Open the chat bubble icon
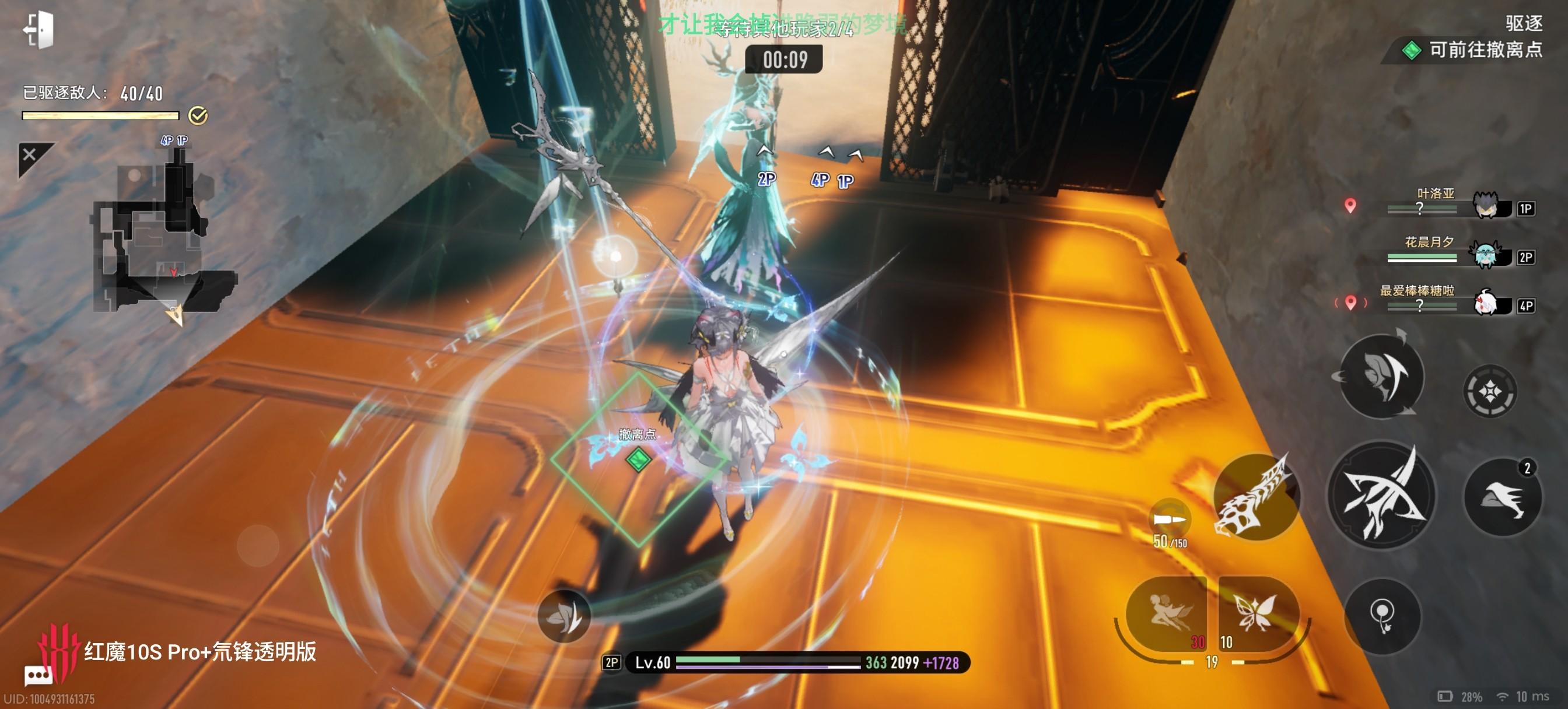This screenshot has width=1568, height=709. [38, 676]
